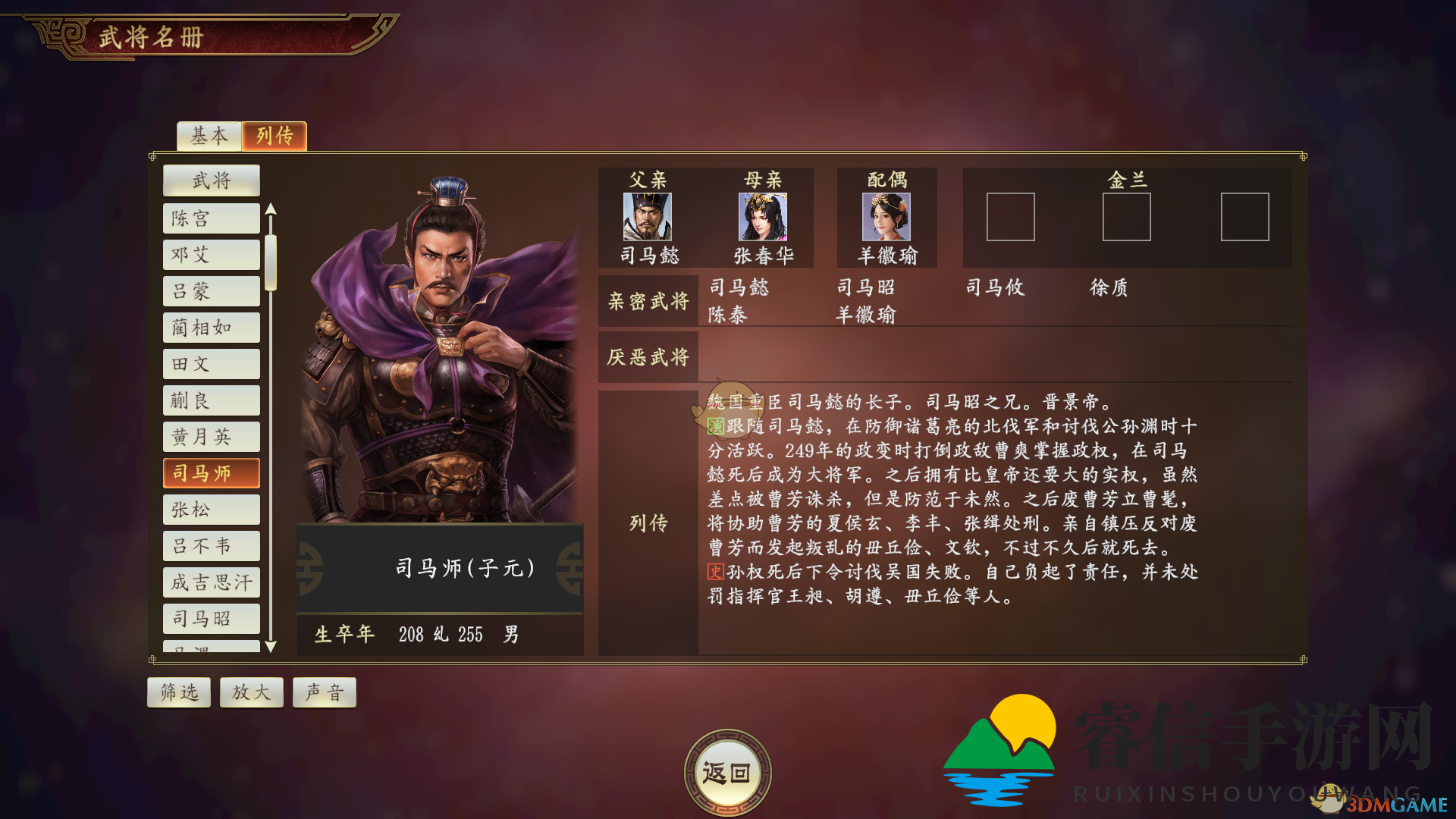Open the 筛选 filter options
1456x819 pixels.
coord(178,692)
